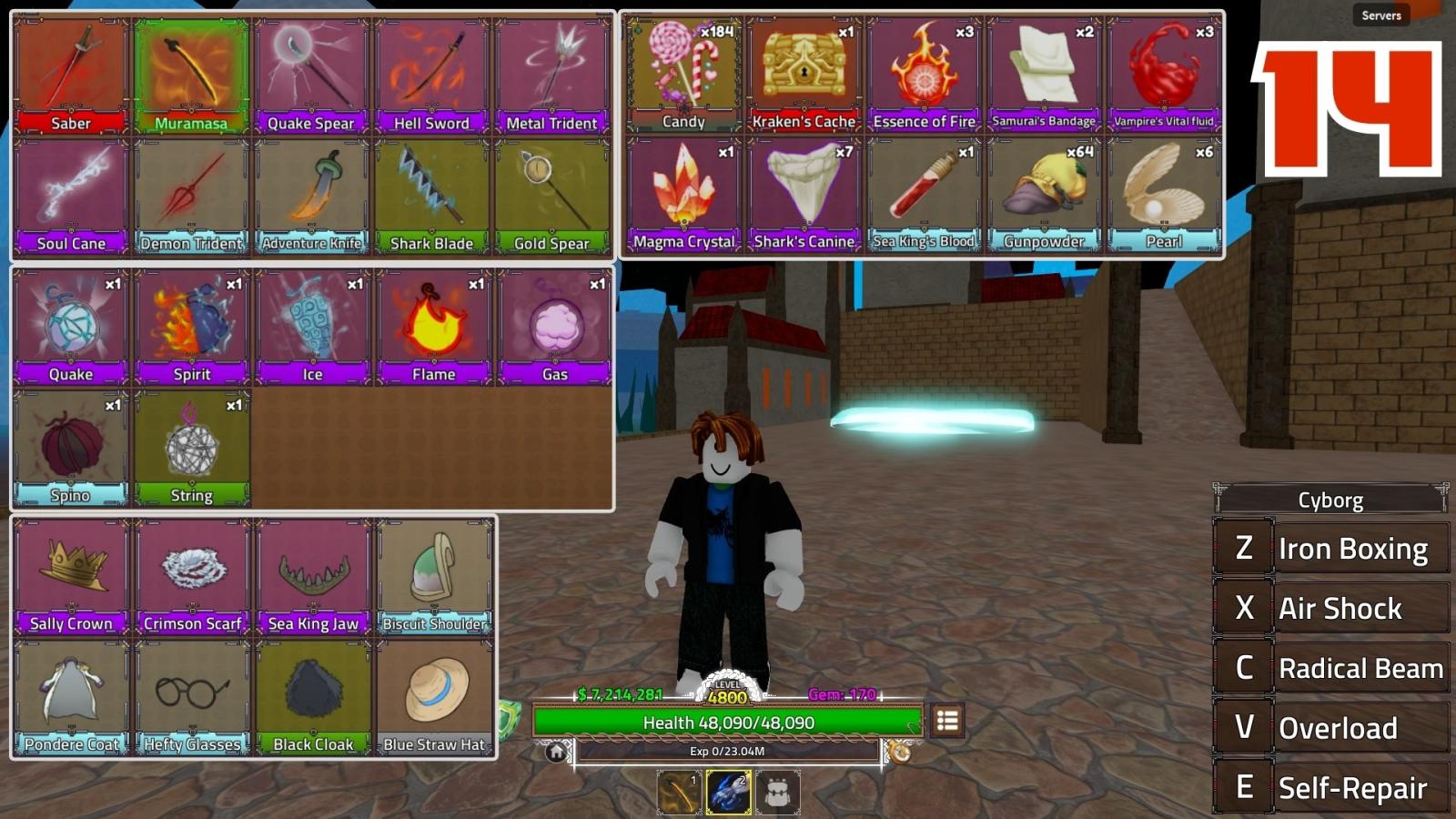Select the Flame fruit
The image size is (1456, 819).
click(x=433, y=328)
